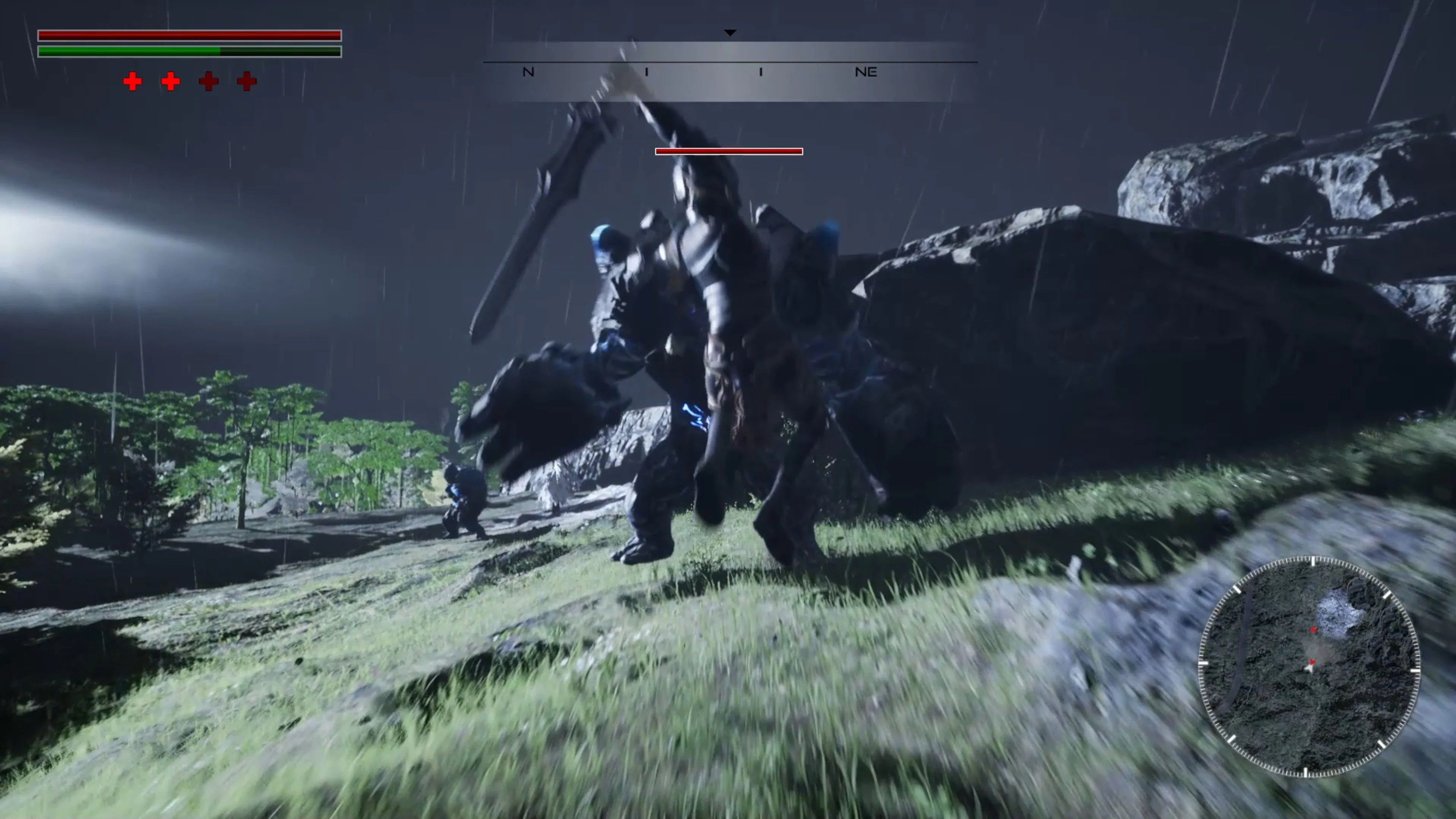
Task: Toggle the black triangle objective indicator above compass
Action: [x=730, y=32]
